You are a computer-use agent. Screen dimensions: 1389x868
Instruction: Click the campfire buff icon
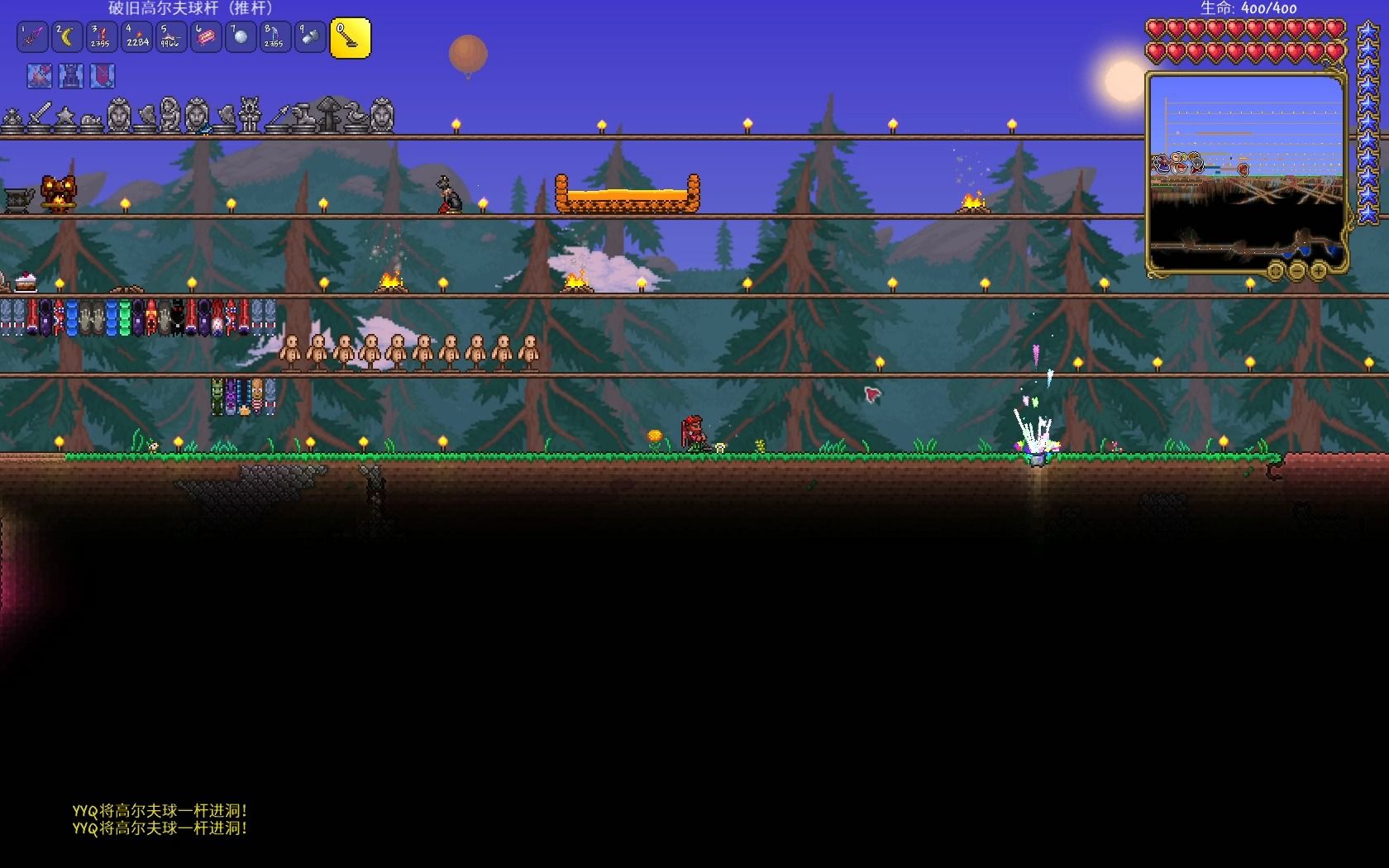coord(40,76)
